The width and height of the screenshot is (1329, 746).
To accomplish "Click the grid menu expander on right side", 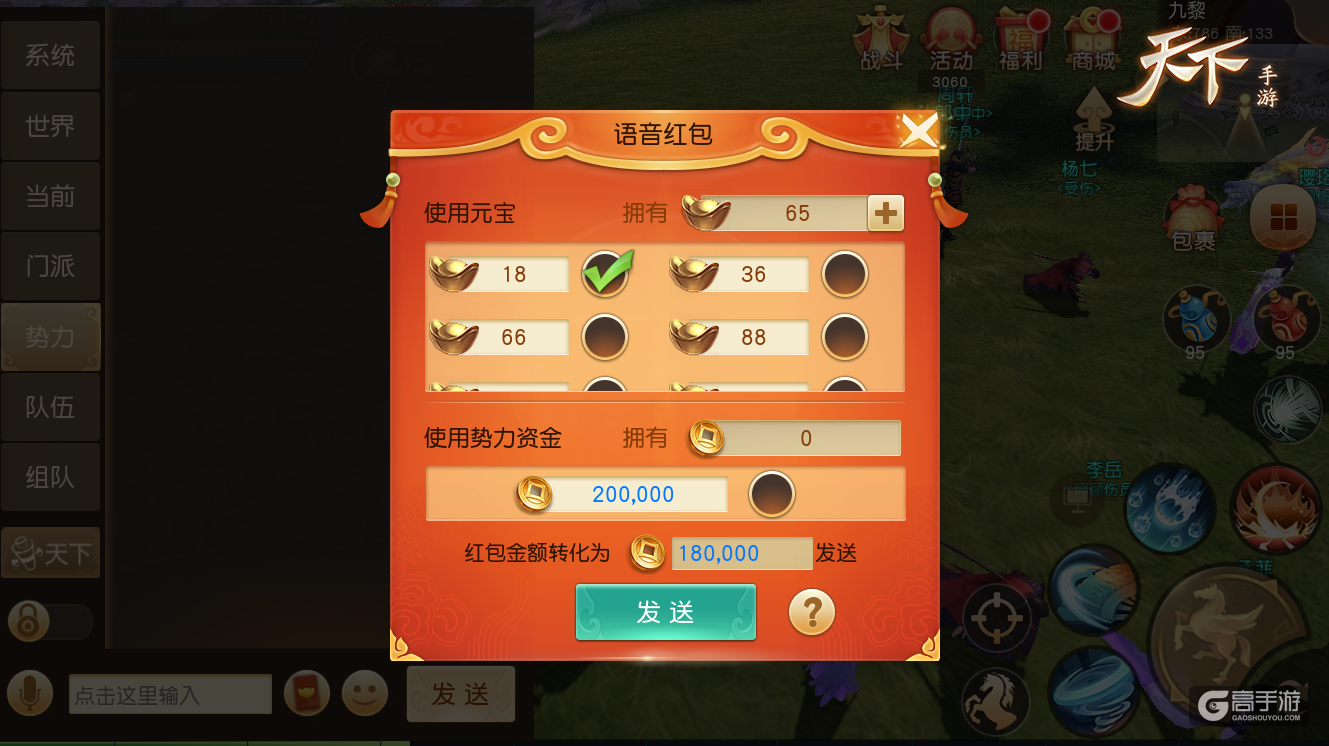I will coord(1284,215).
